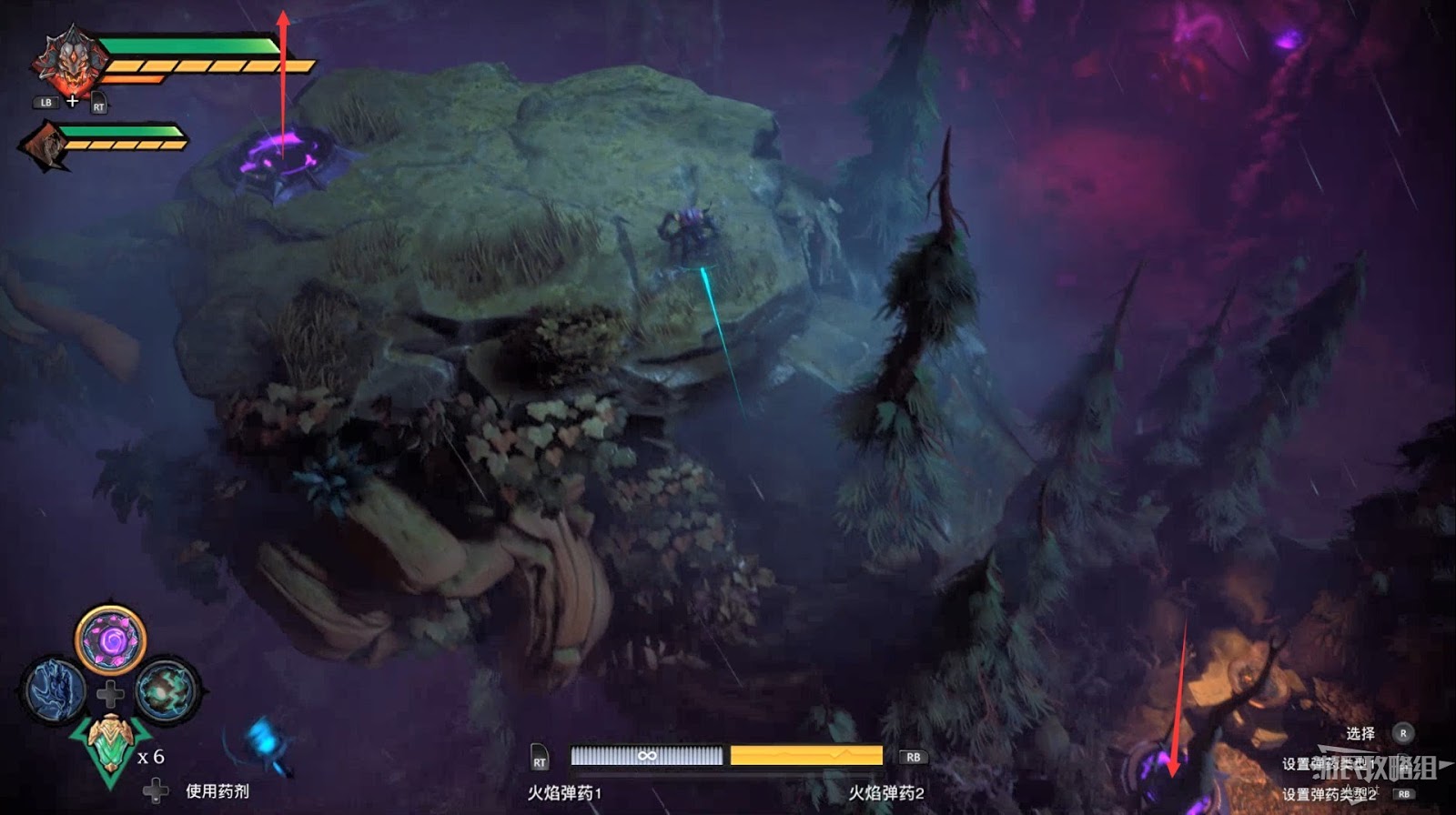Select the purple vortex ability icon
Image resolution: width=1456 pixels, height=815 pixels.
tap(111, 640)
